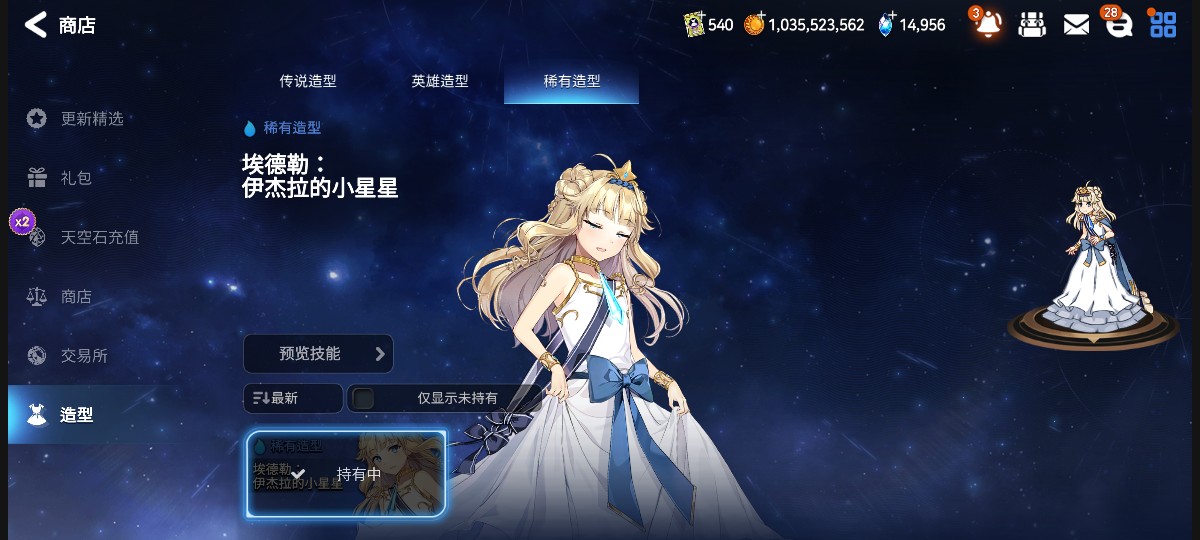Change sorting with the 最新 sort button
This screenshot has height=540, width=1200.
[x=292, y=398]
